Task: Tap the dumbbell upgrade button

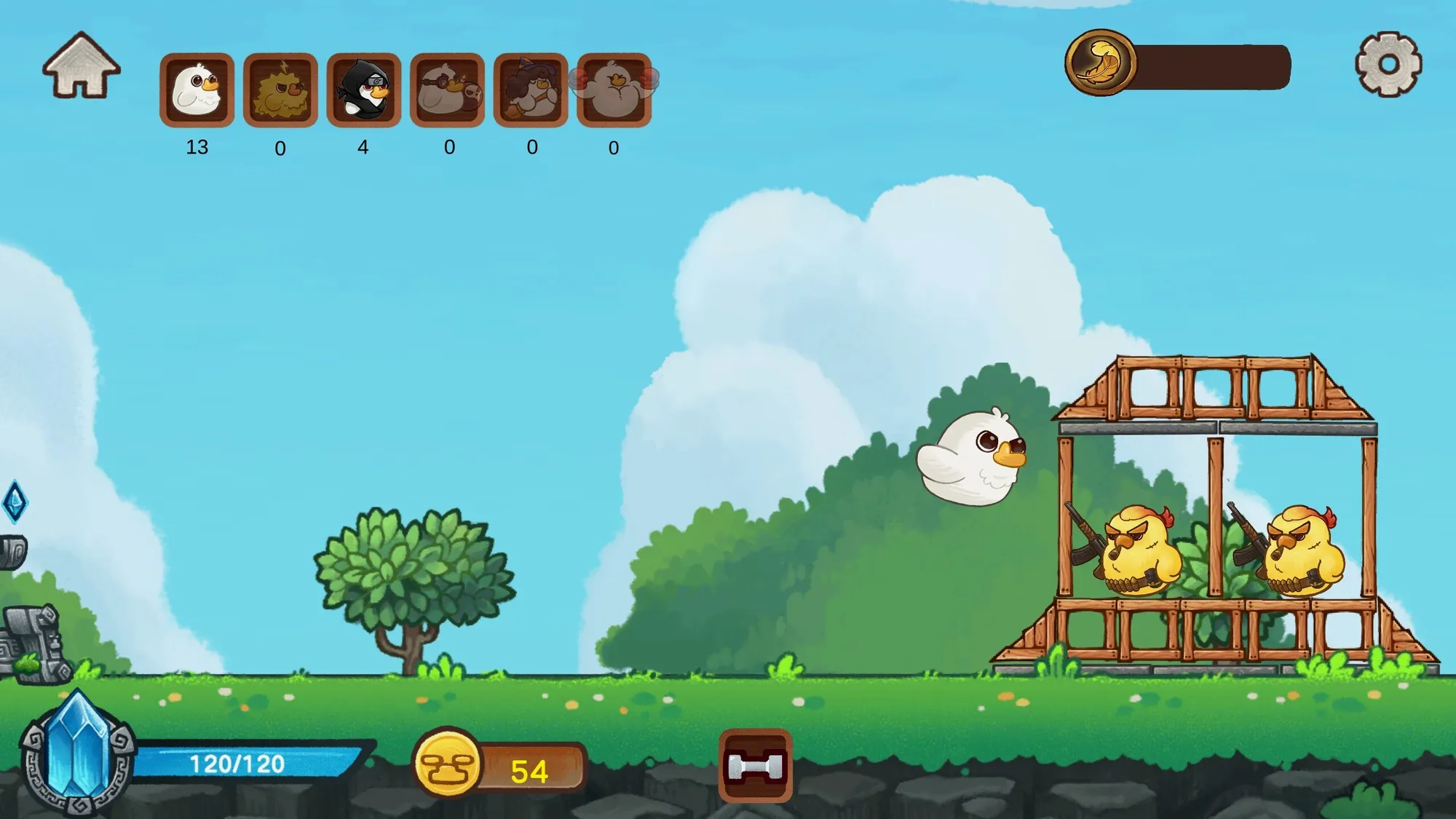Action: pos(755,766)
